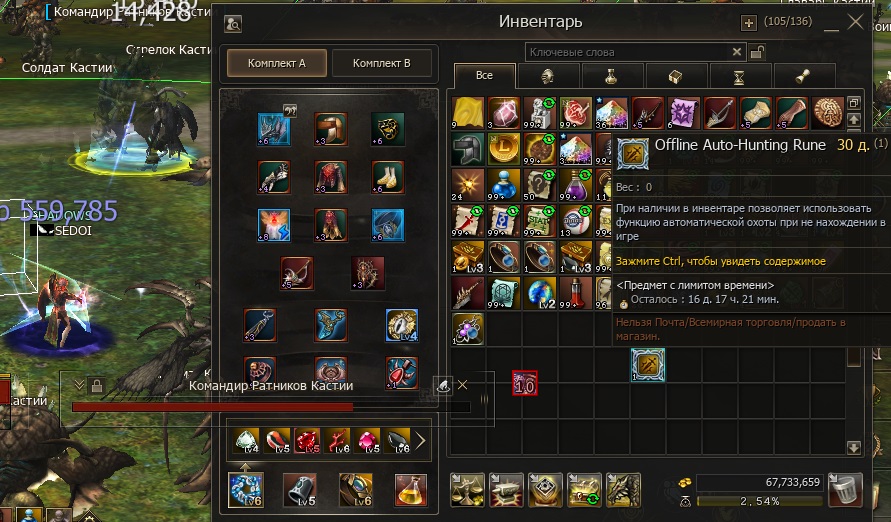Image resolution: width=891 pixels, height=522 pixels.
Task: Expand inventory with the plus button
Action: [748, 22]
